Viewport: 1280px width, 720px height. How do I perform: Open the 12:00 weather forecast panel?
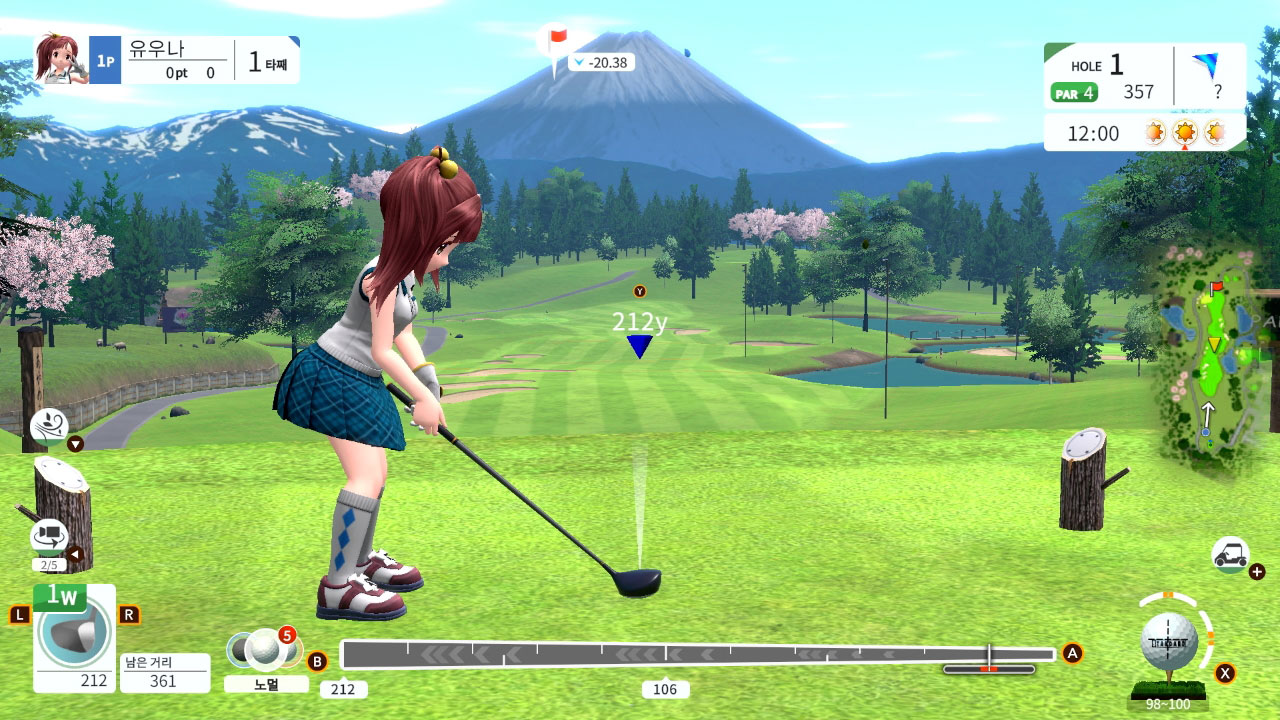1144,132
